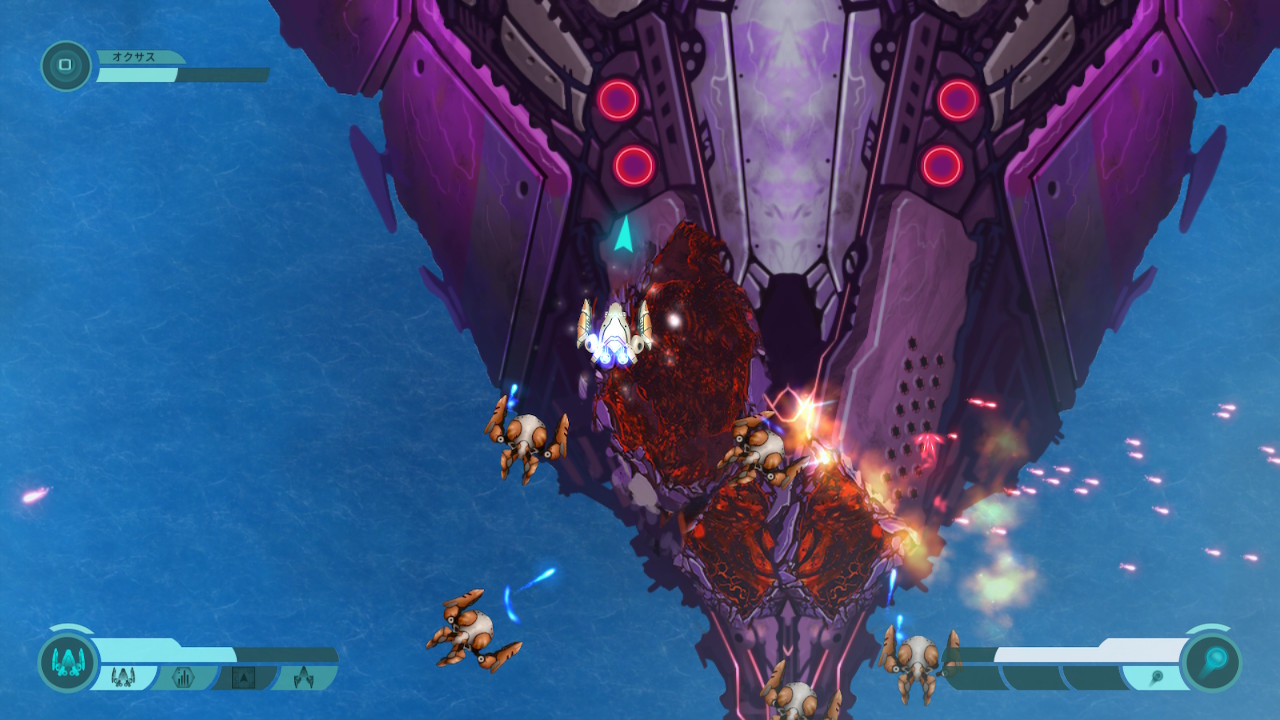Image resolution: width=1280 pixels, height=720 pixels.
Task: Expand the weapon loadout strip
Action: (210, 675)
